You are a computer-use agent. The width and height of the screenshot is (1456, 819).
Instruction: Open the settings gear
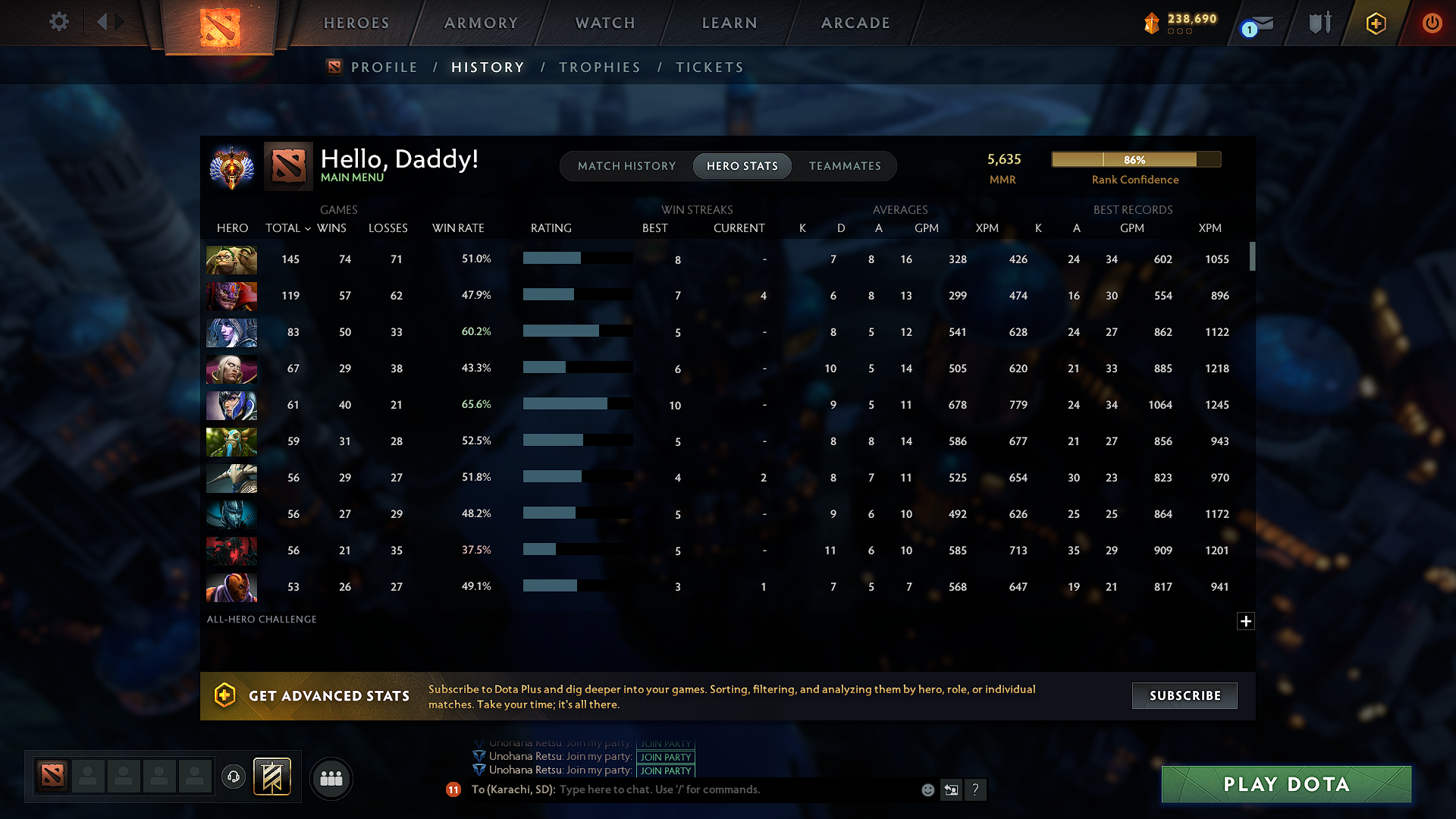click(58, 23)
